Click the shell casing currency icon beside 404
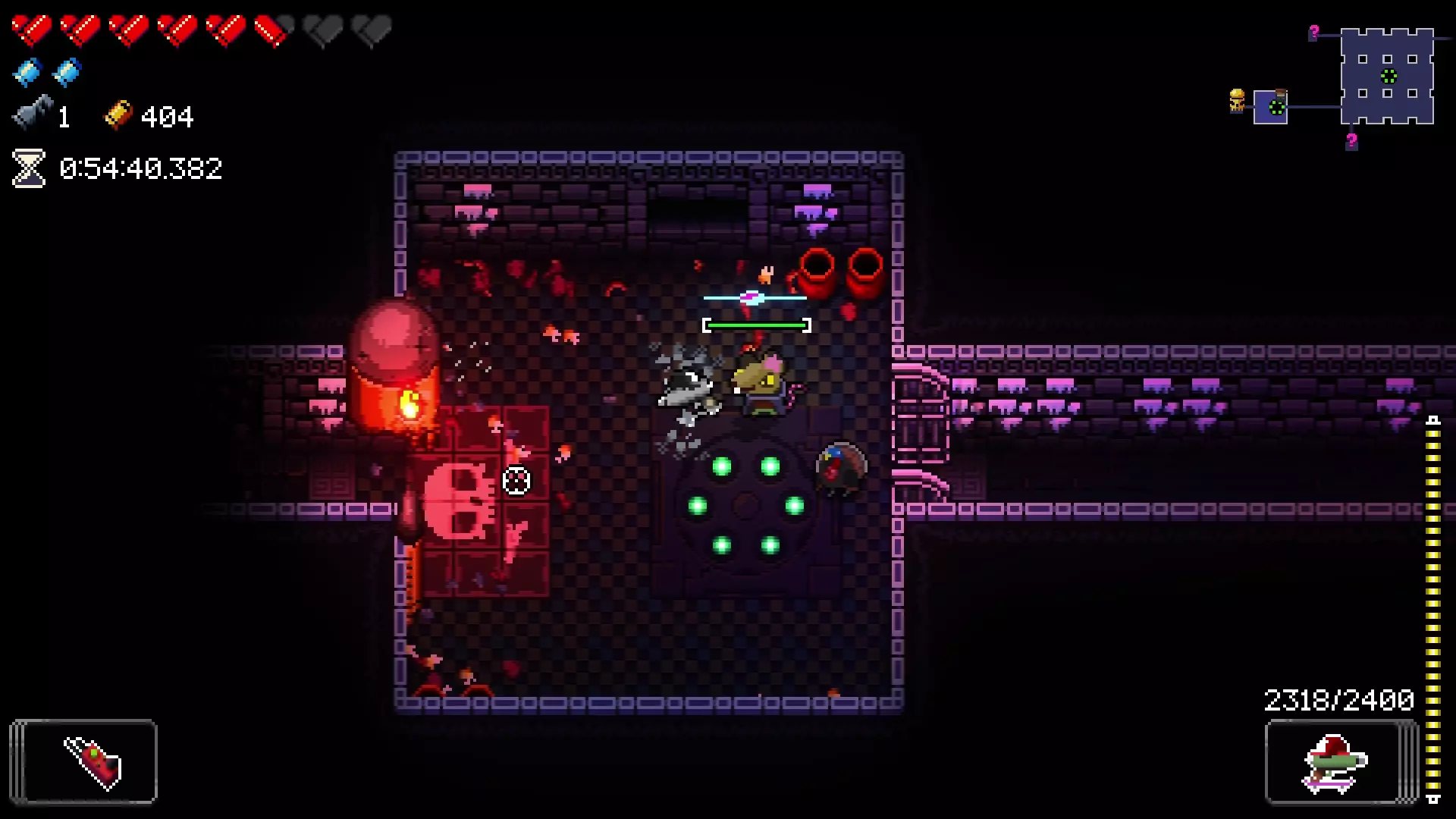Viewport: 1456px width, 819px height. [x=119, y=115]
